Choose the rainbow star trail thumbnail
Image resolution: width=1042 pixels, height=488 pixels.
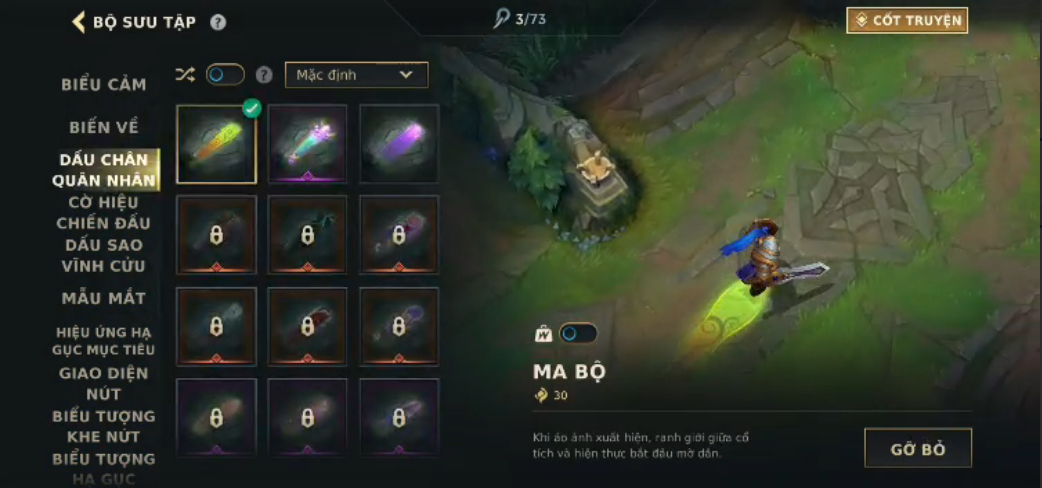(x=308, y=144)
